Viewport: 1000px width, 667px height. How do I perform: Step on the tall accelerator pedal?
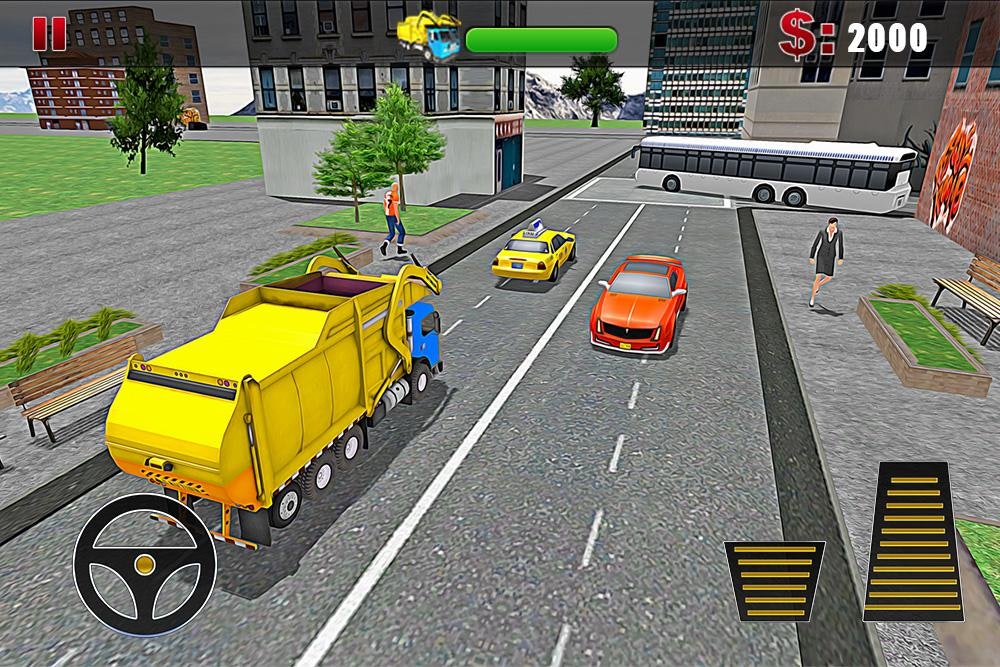913,541
